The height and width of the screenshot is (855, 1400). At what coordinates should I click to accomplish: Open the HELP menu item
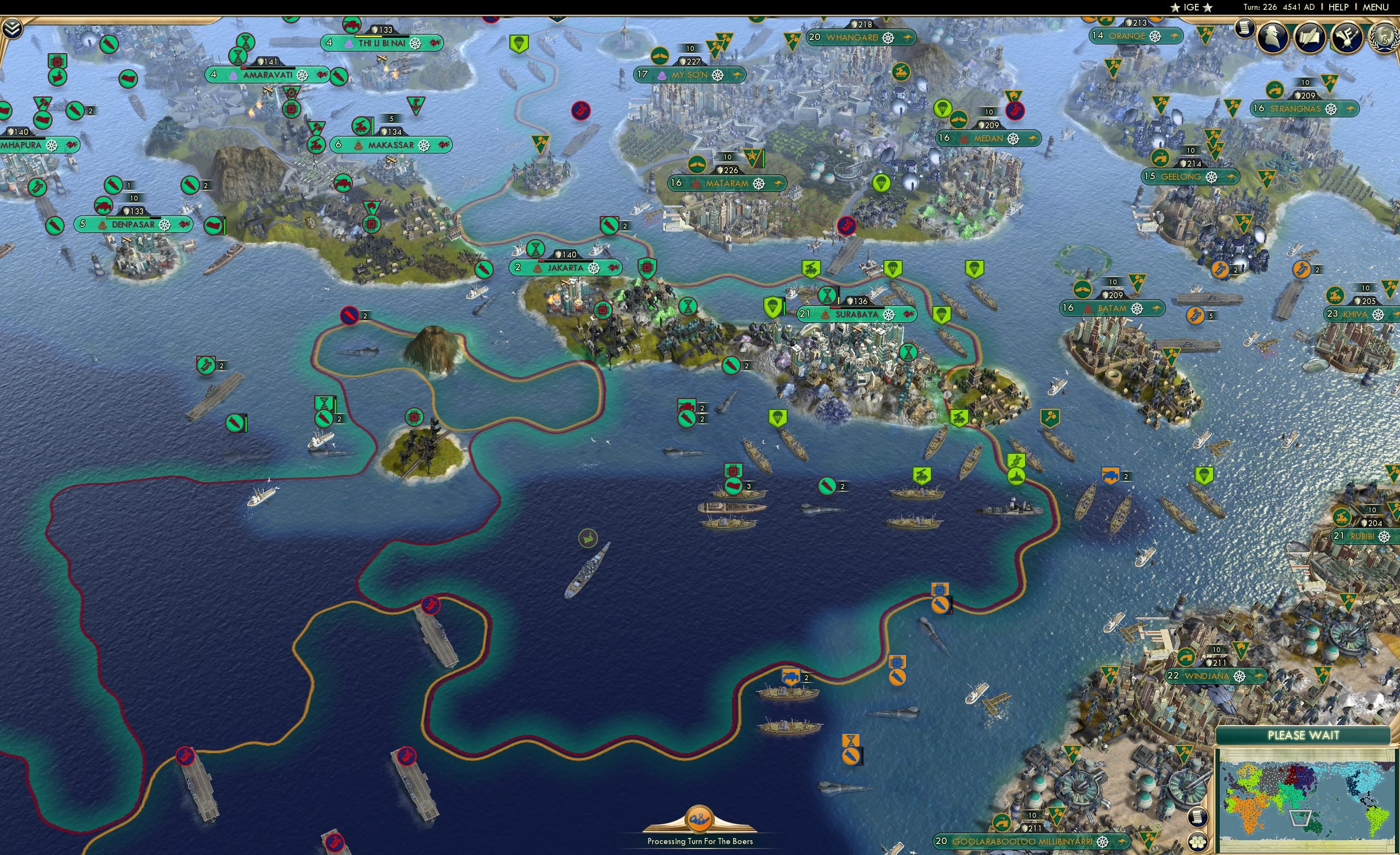(x=1339, y=7)
